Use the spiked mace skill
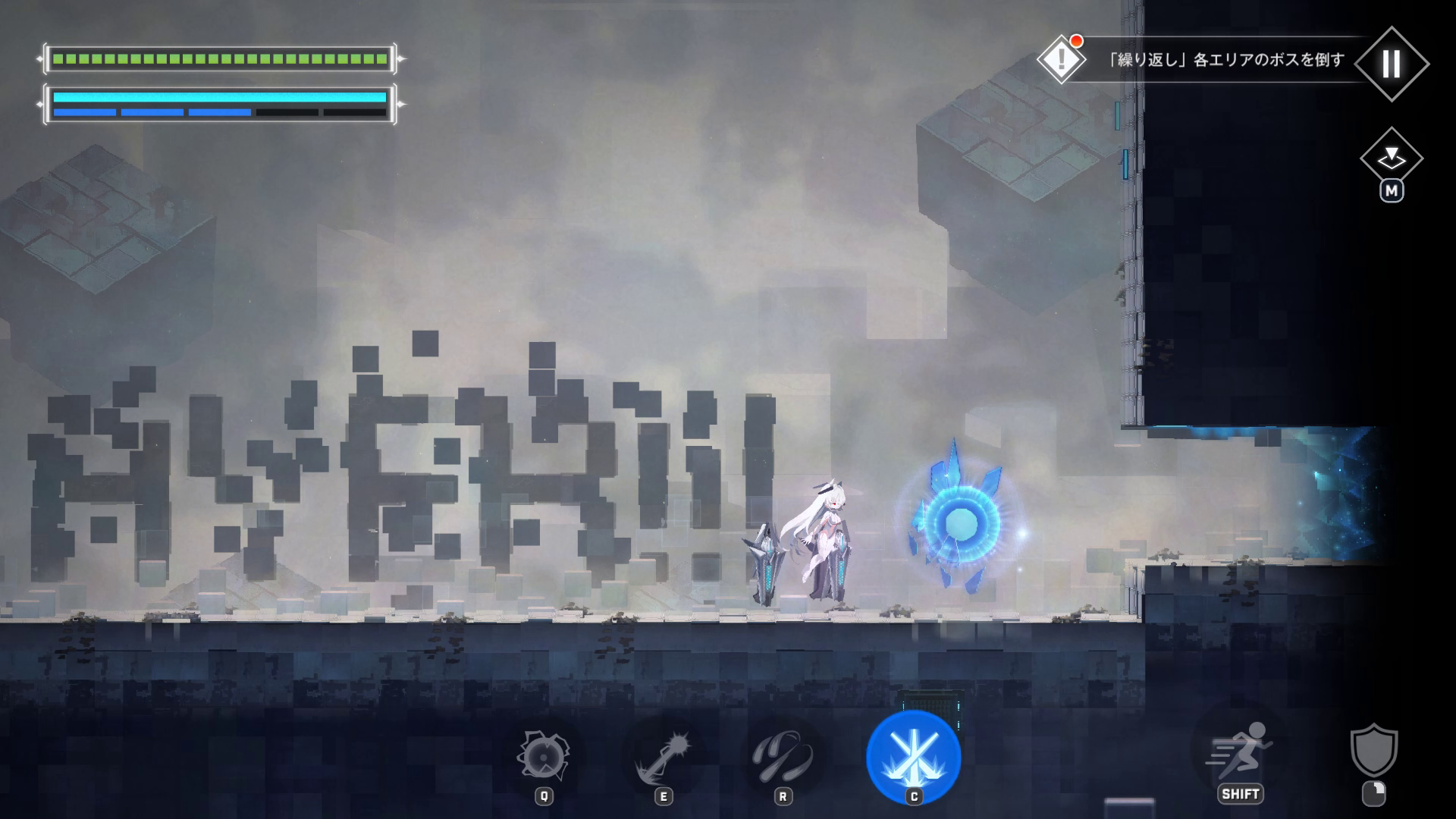The width and height of the screenshot is (1456, 819). (x=663, y=756)
